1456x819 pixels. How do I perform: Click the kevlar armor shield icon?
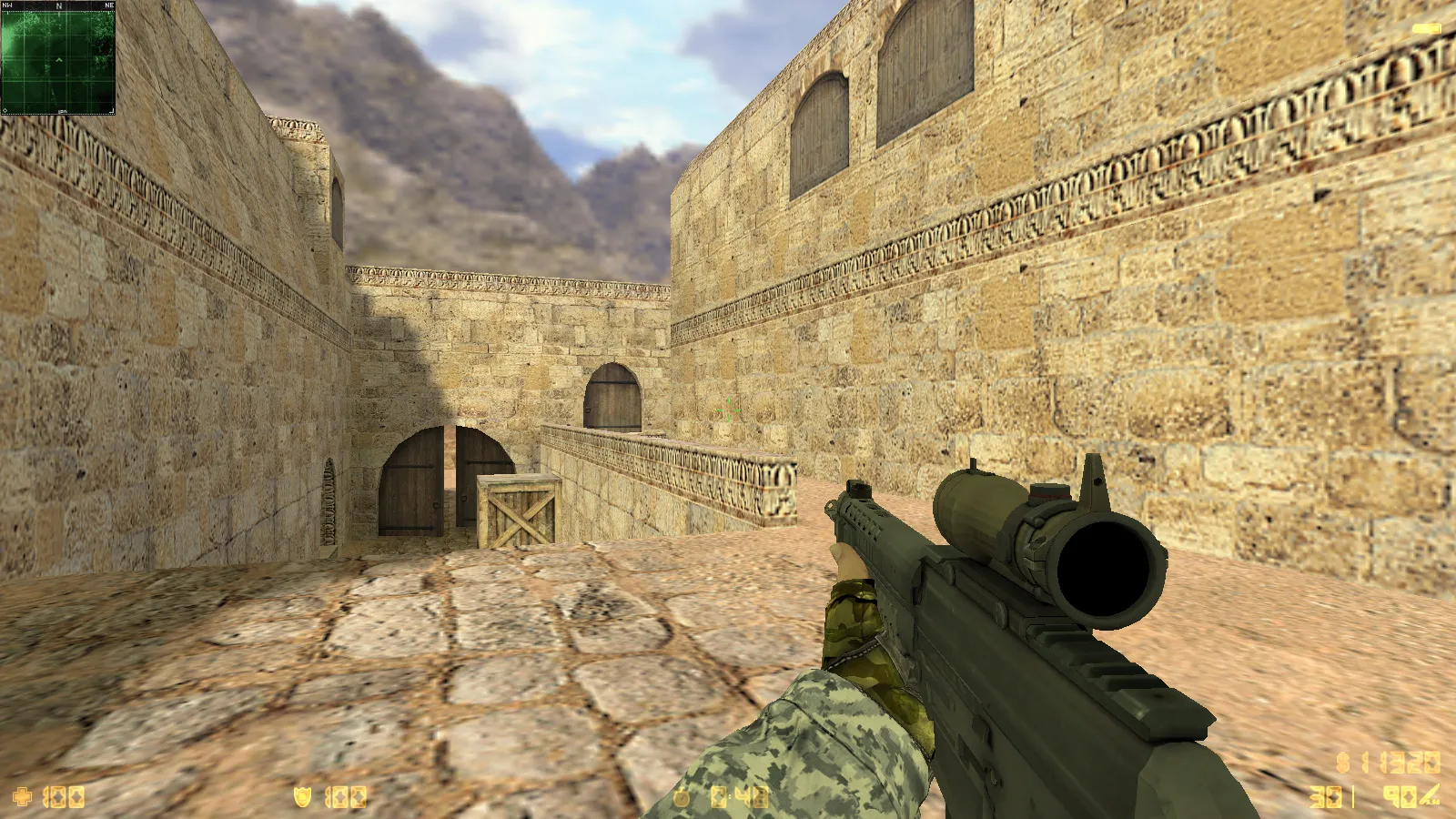(302, 798)
